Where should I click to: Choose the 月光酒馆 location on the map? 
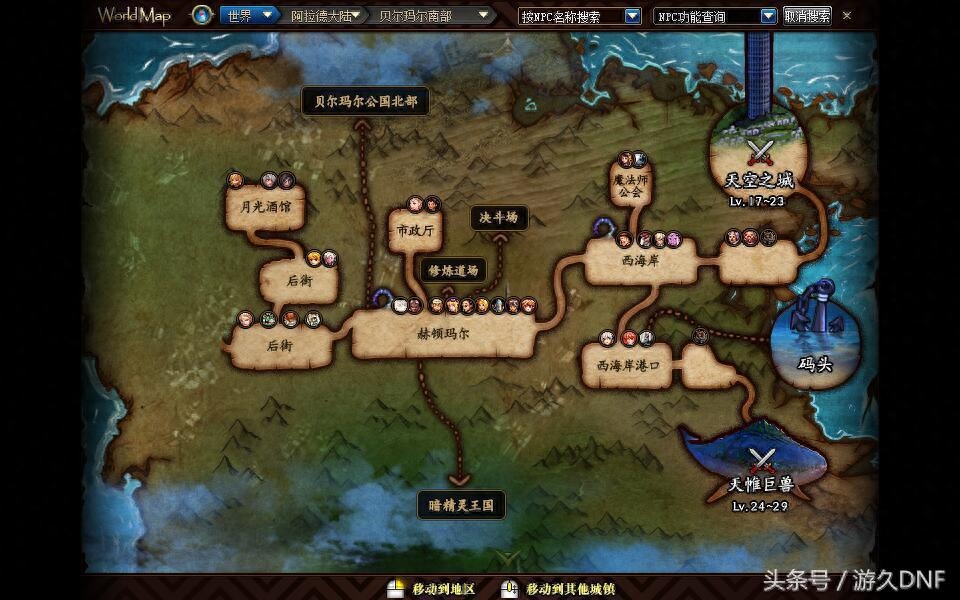(x=265, y=209)
